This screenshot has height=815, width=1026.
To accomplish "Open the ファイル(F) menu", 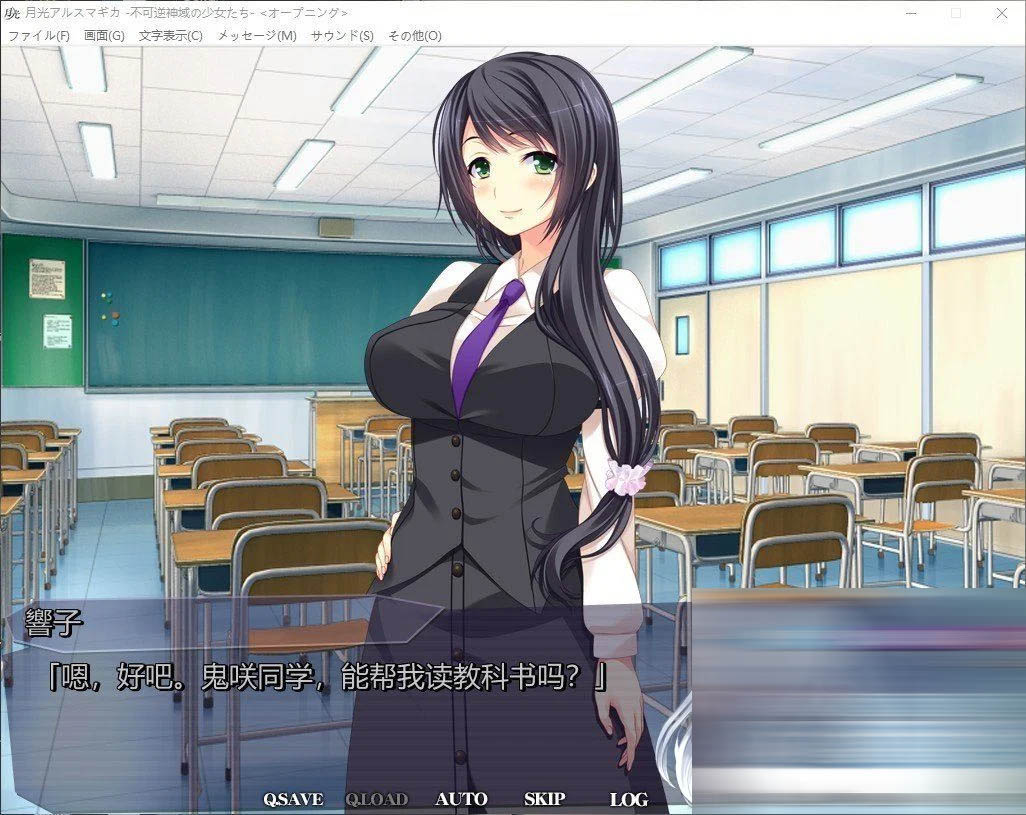I will click(39, 36).
